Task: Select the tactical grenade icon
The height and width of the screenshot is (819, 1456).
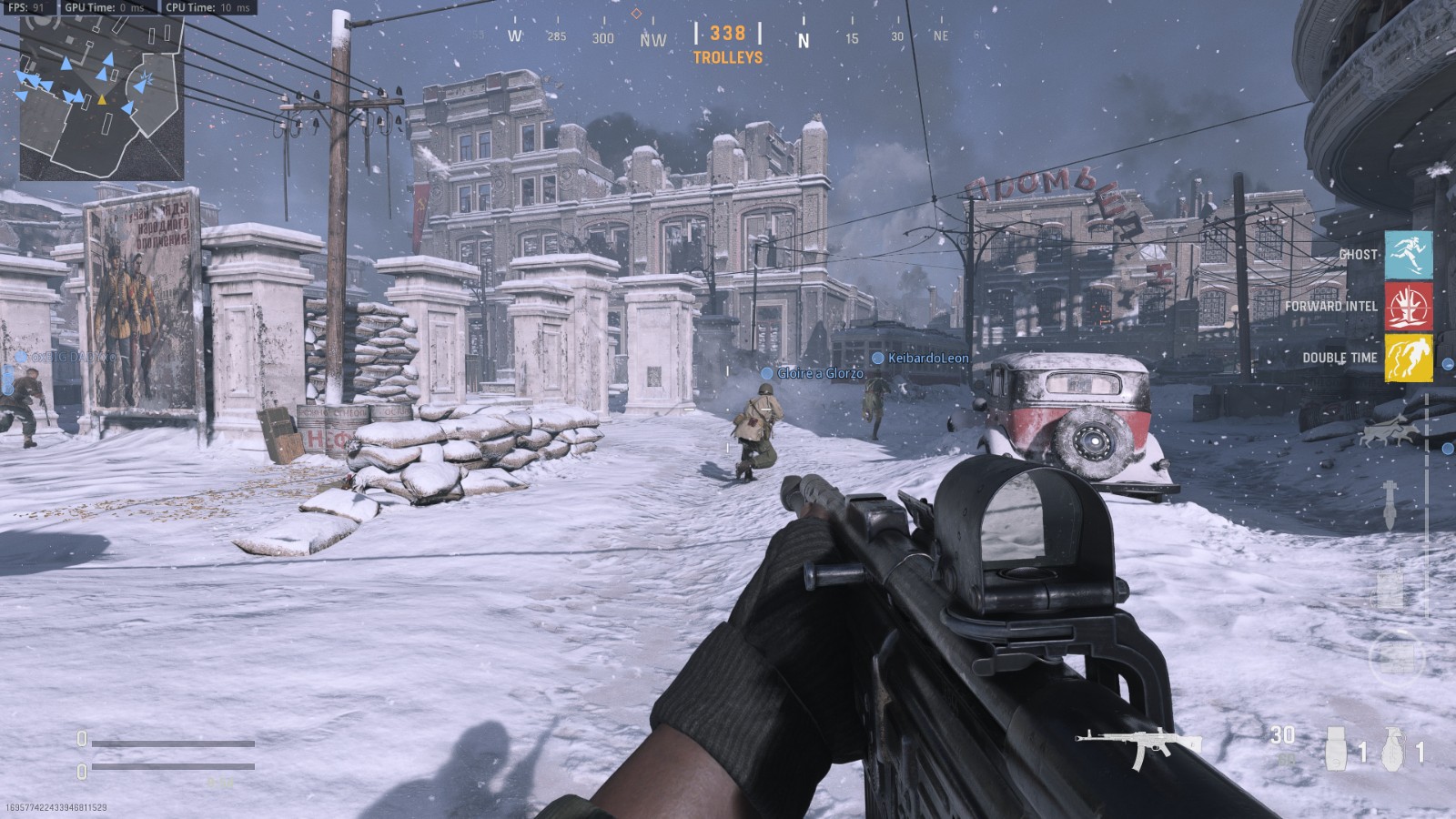Action: tap(1337, 750)
